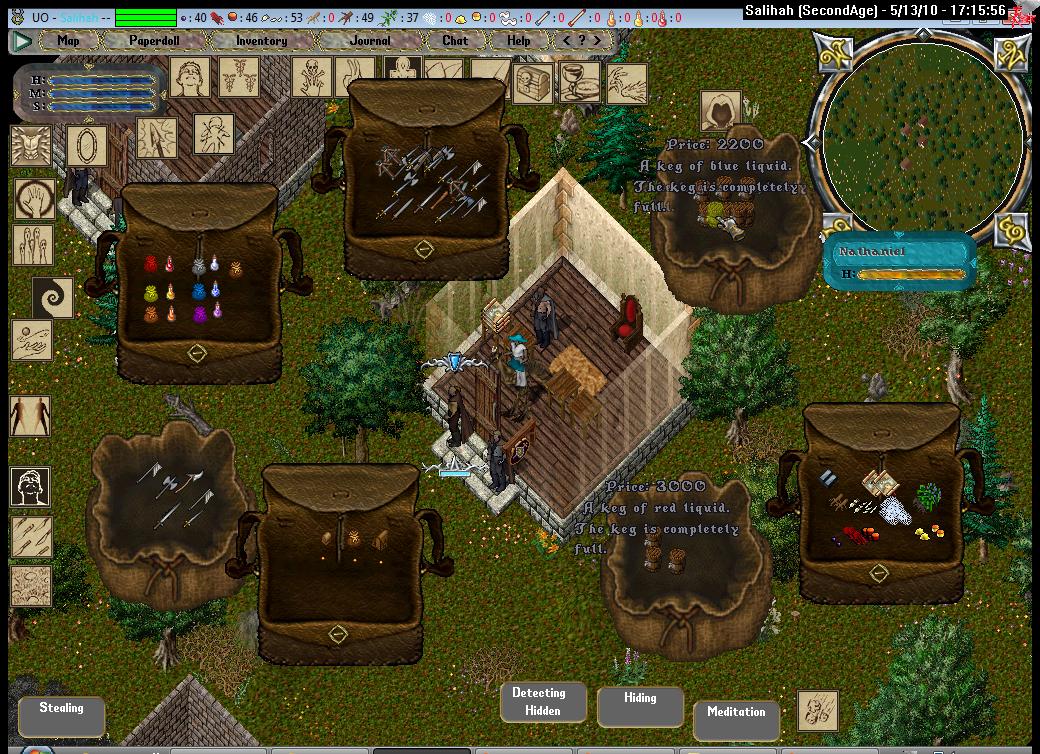Open the Journal menu entry
The image size is (1040, 754).
tap(371, 41)
